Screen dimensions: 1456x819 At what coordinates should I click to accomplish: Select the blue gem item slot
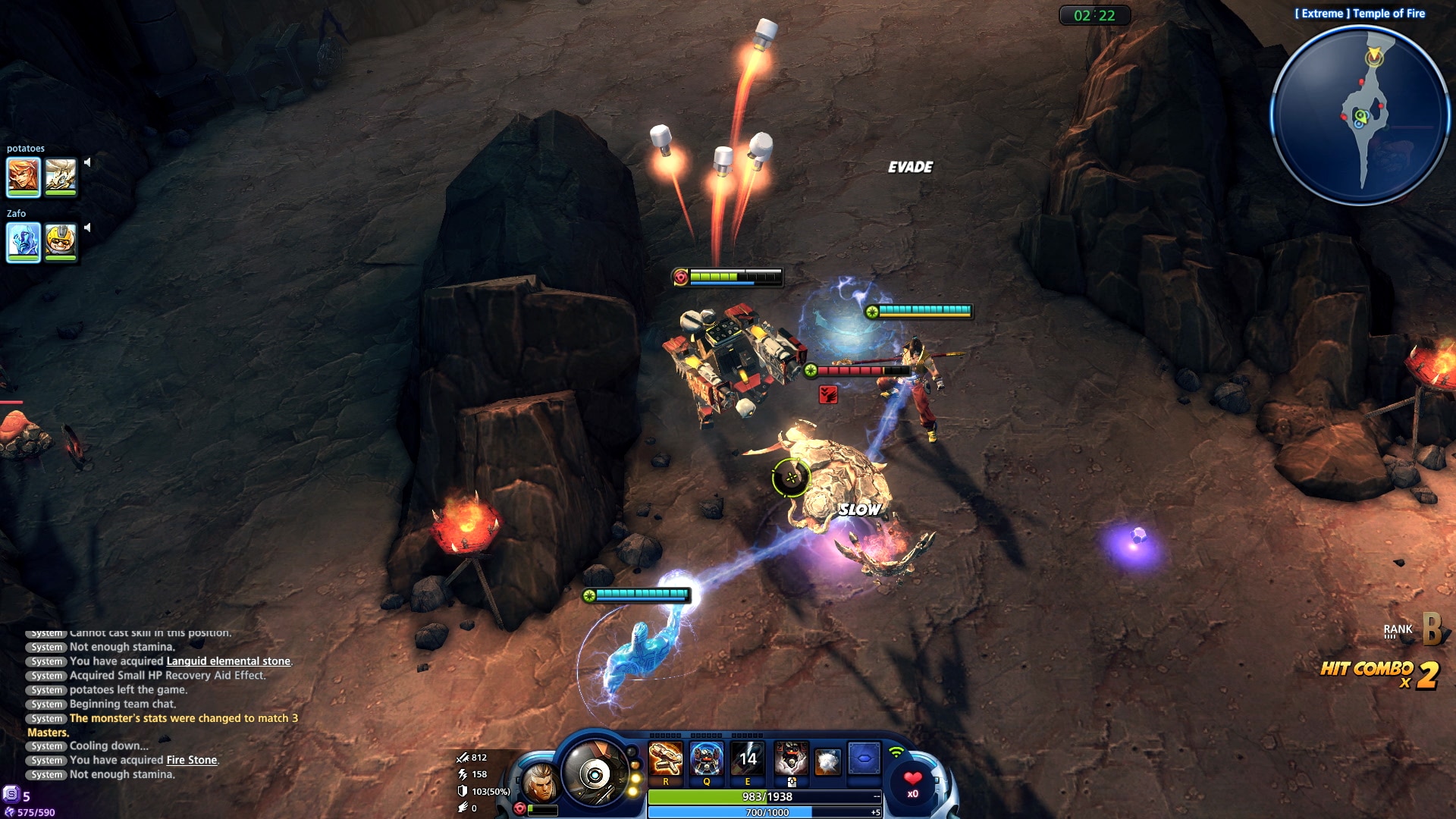point(864,758)
